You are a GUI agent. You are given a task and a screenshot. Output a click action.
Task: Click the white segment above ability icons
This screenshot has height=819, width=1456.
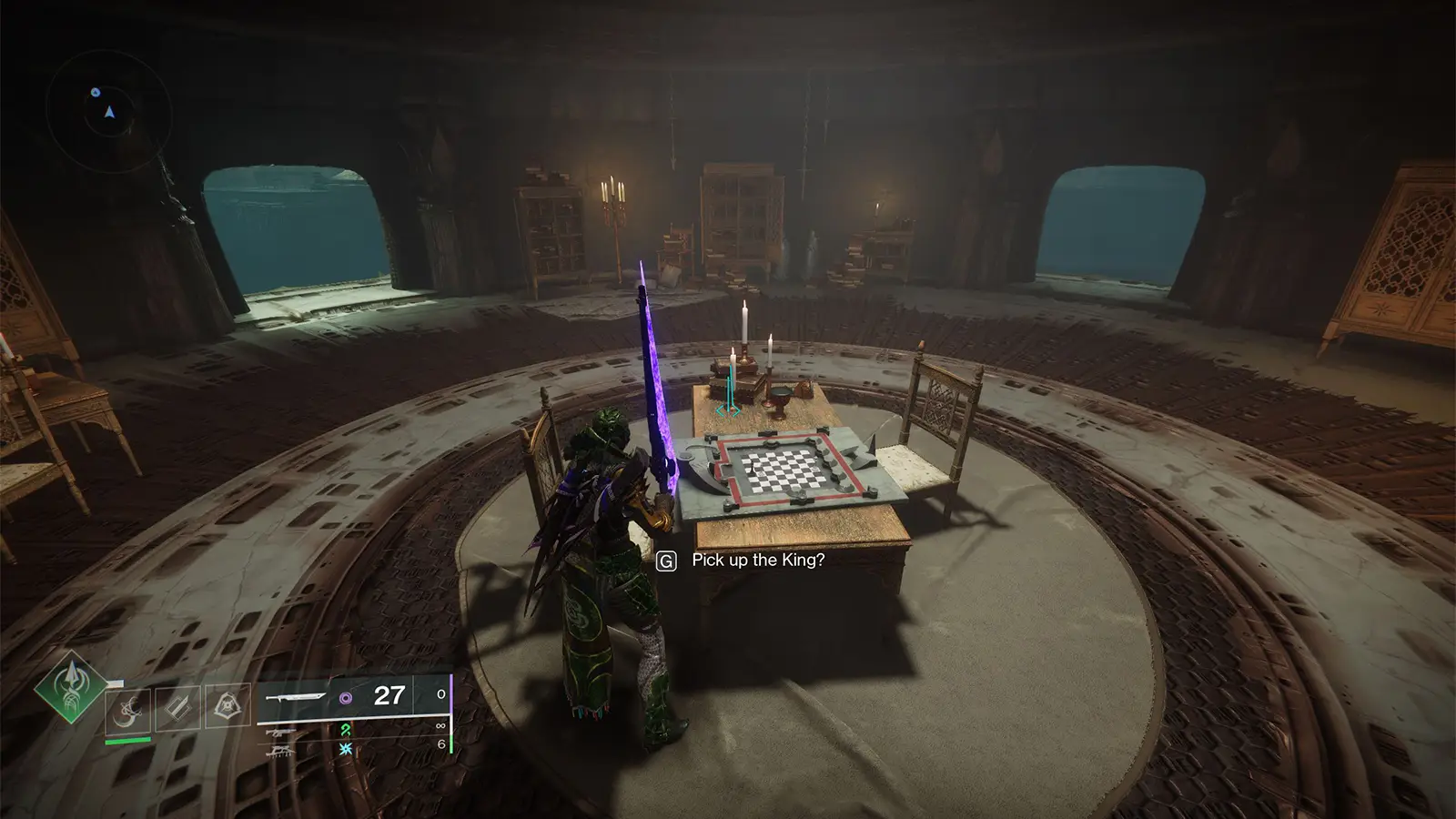point(116,682)
